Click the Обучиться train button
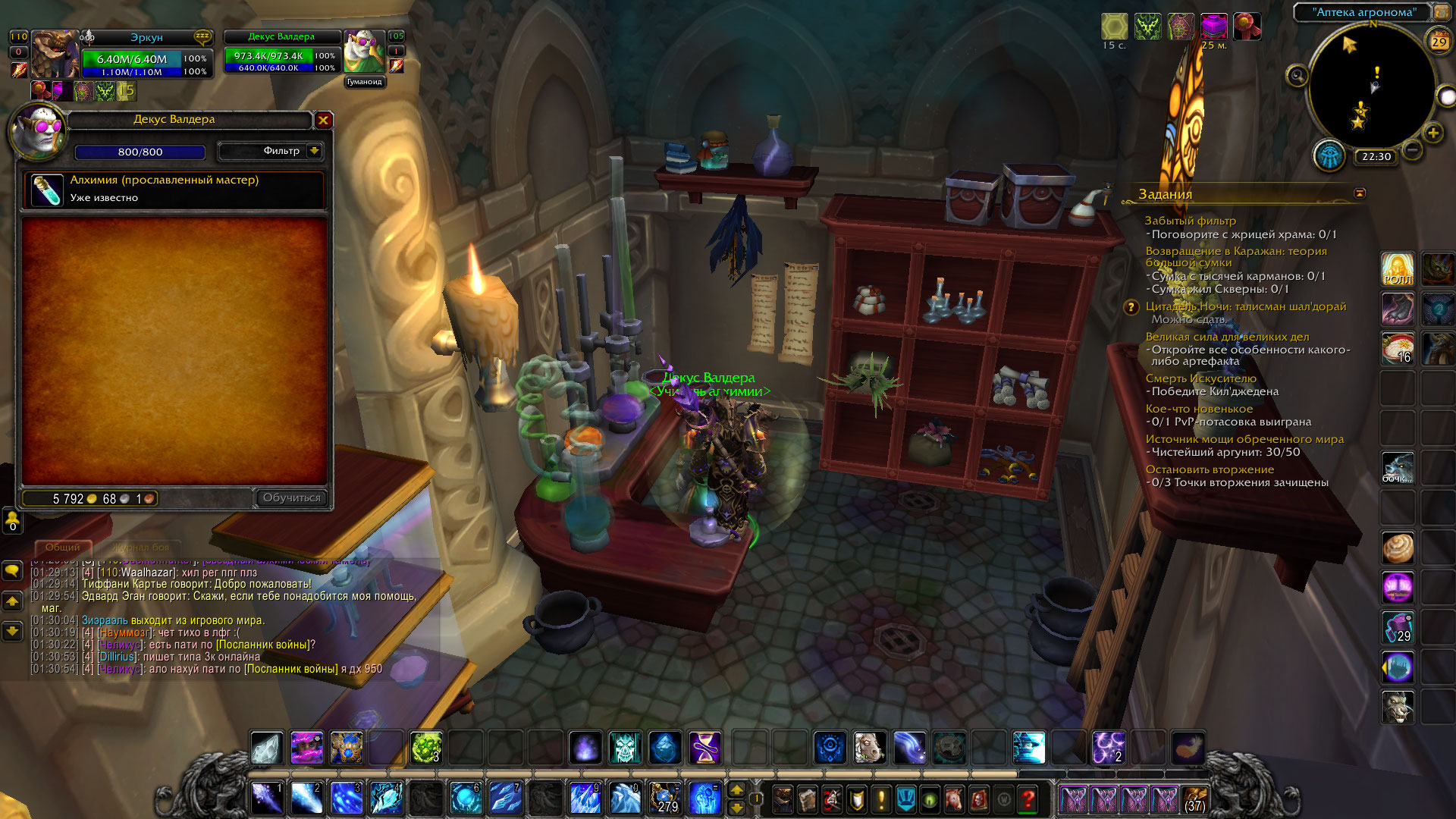Image resolution: width=1456 pixels, height=819 pixels. [291, 497]
